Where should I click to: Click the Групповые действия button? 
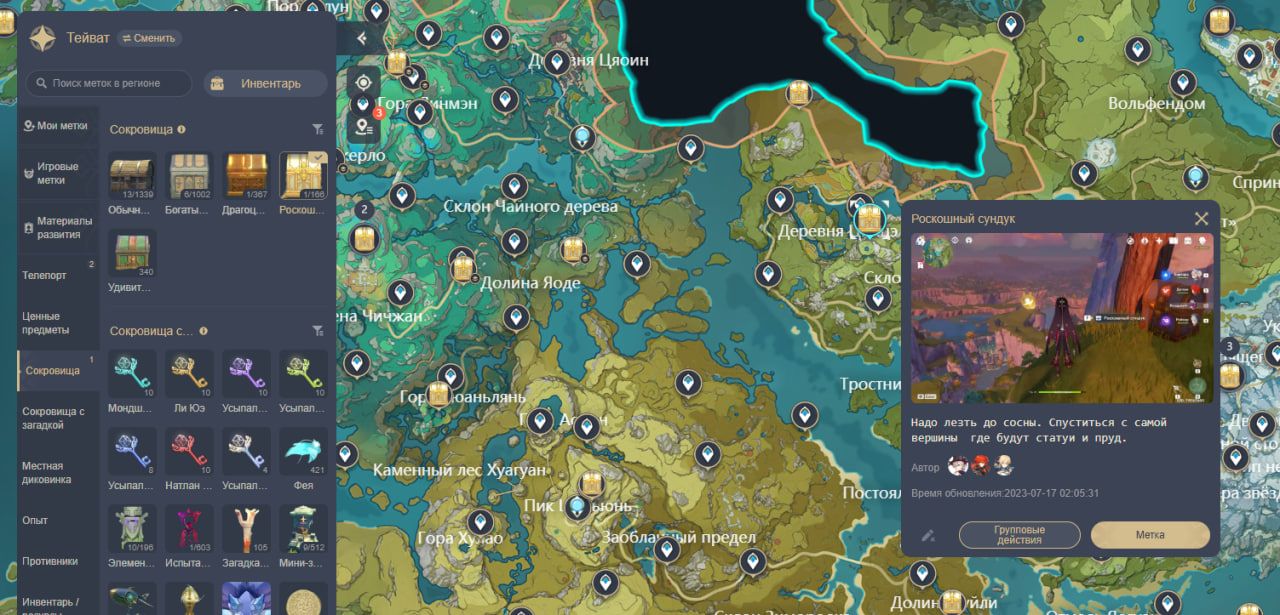point(1019,535)
